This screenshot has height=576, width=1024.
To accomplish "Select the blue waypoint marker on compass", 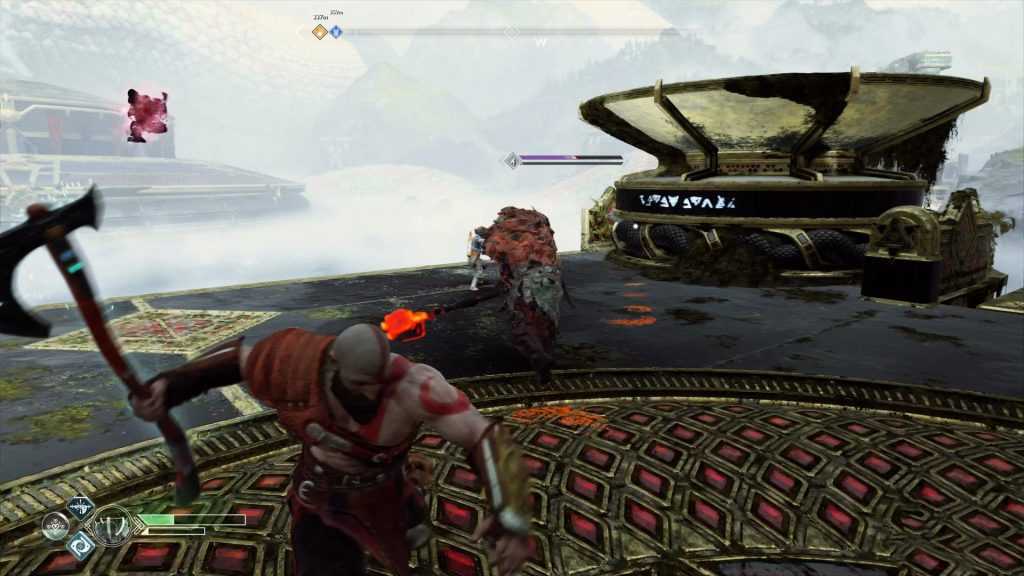I will [336, 32].
